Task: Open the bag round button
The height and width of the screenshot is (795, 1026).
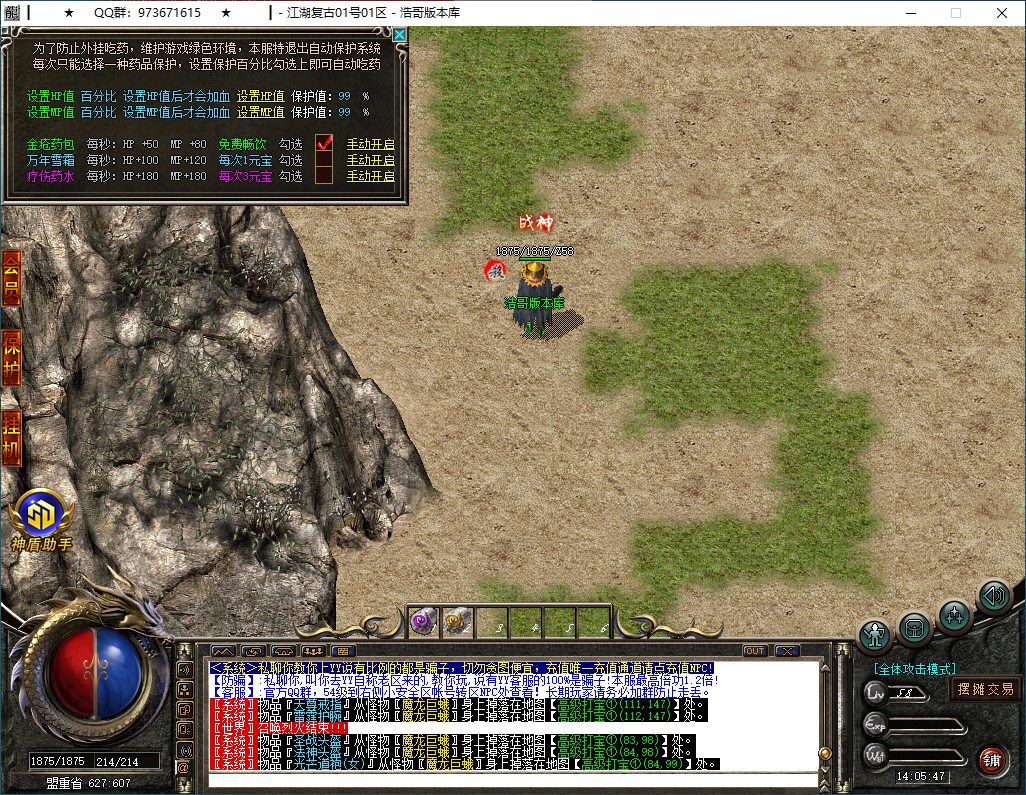Action: tap(914, 628)
